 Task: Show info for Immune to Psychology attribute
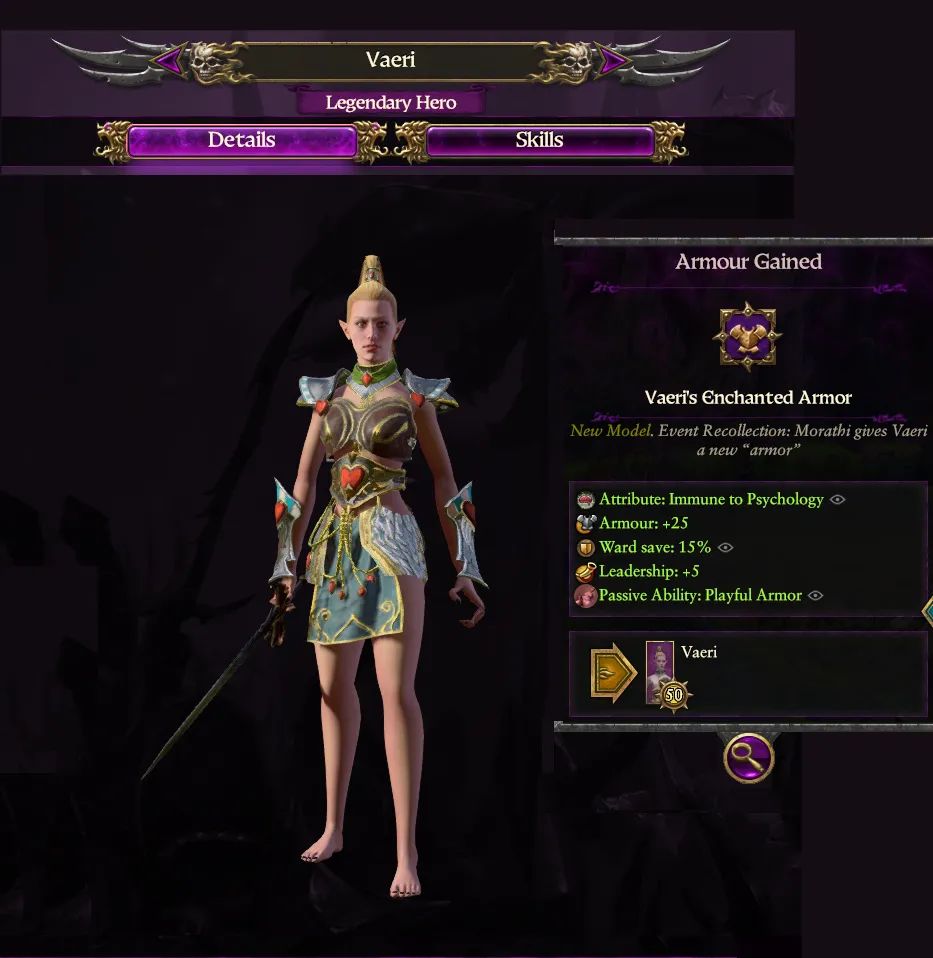coord(838,500)
